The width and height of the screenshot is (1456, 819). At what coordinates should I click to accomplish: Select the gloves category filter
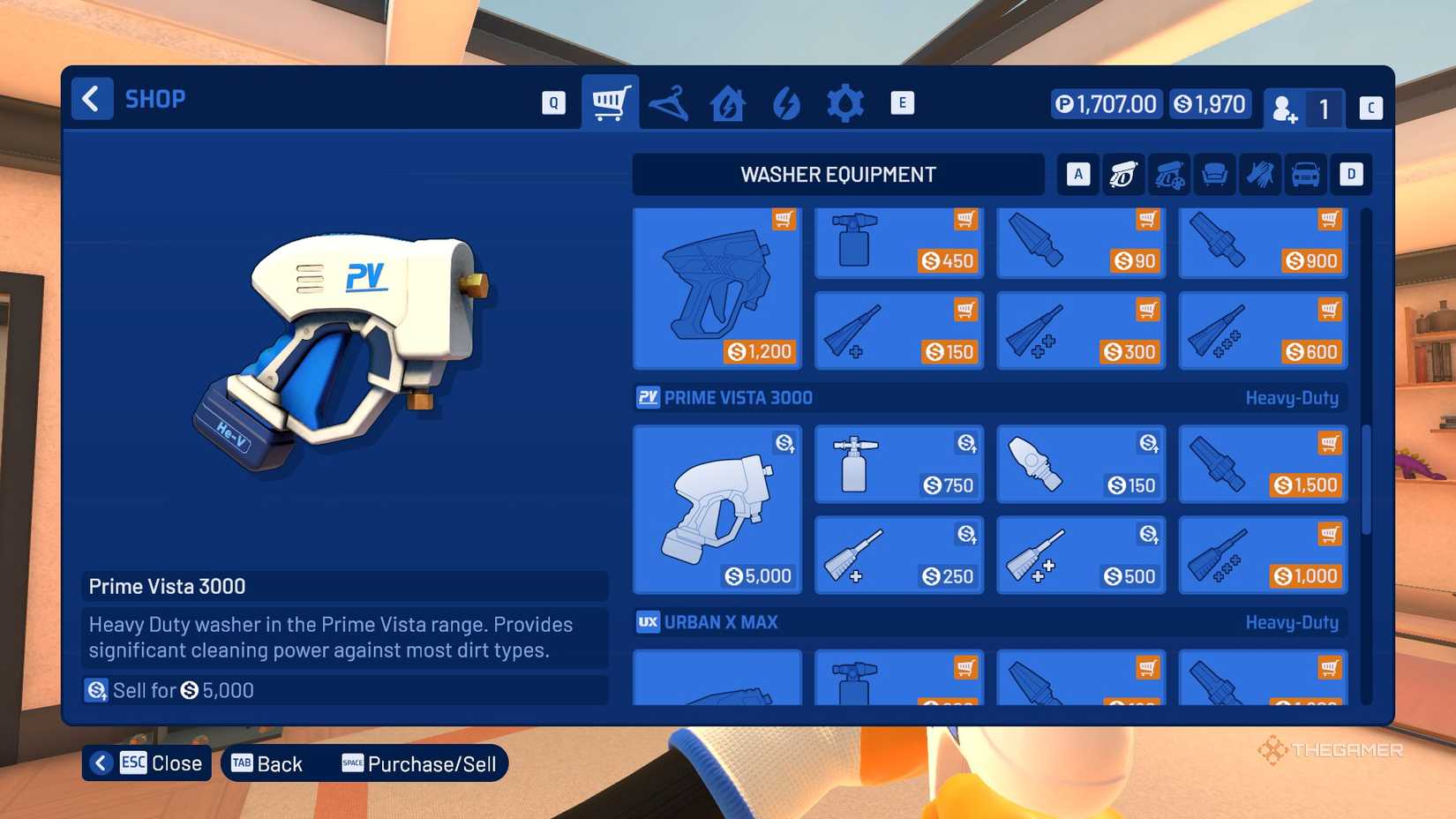coord(1260,174)
